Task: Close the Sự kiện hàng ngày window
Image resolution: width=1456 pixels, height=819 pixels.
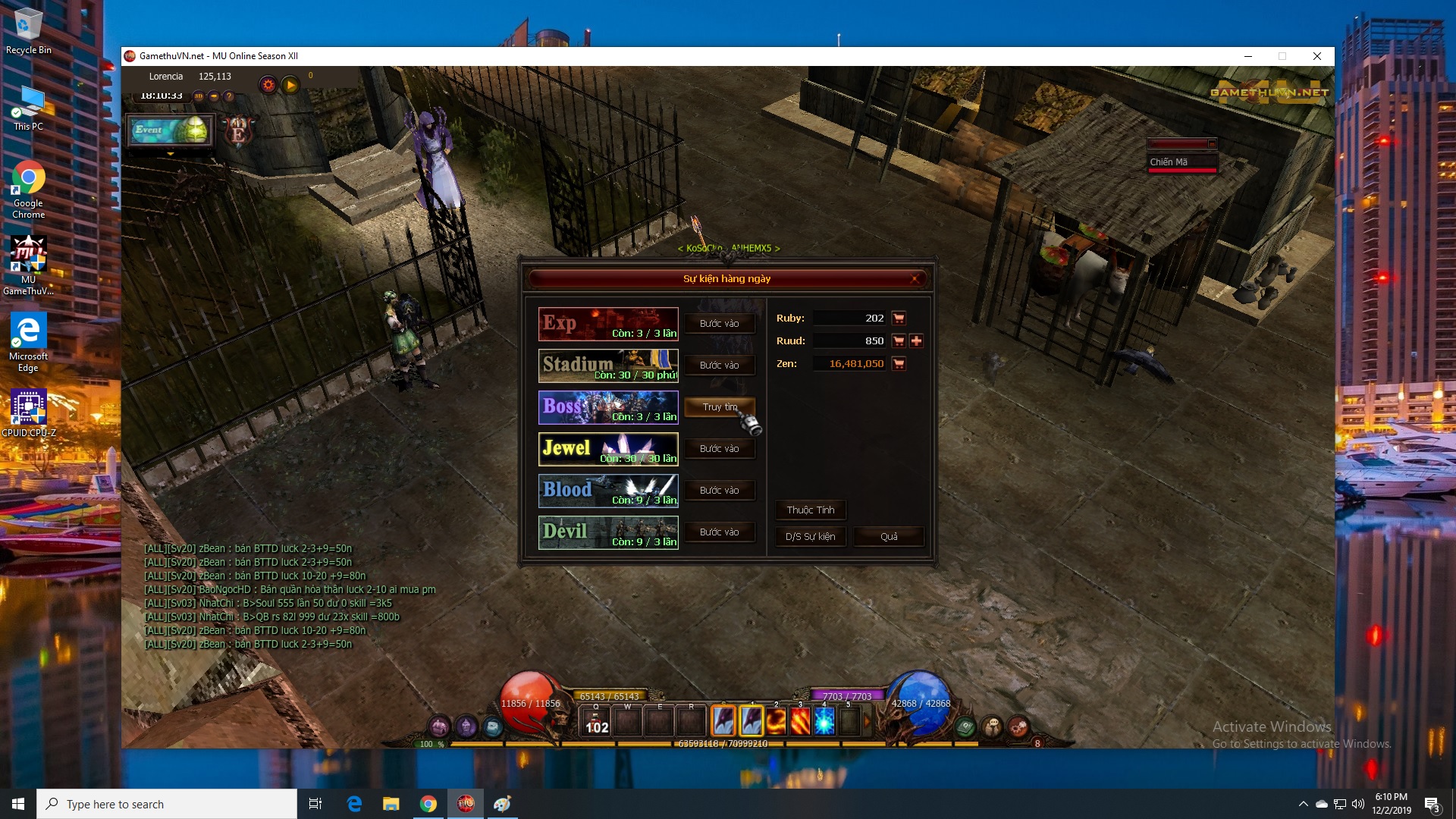Action: click(915, 279)
